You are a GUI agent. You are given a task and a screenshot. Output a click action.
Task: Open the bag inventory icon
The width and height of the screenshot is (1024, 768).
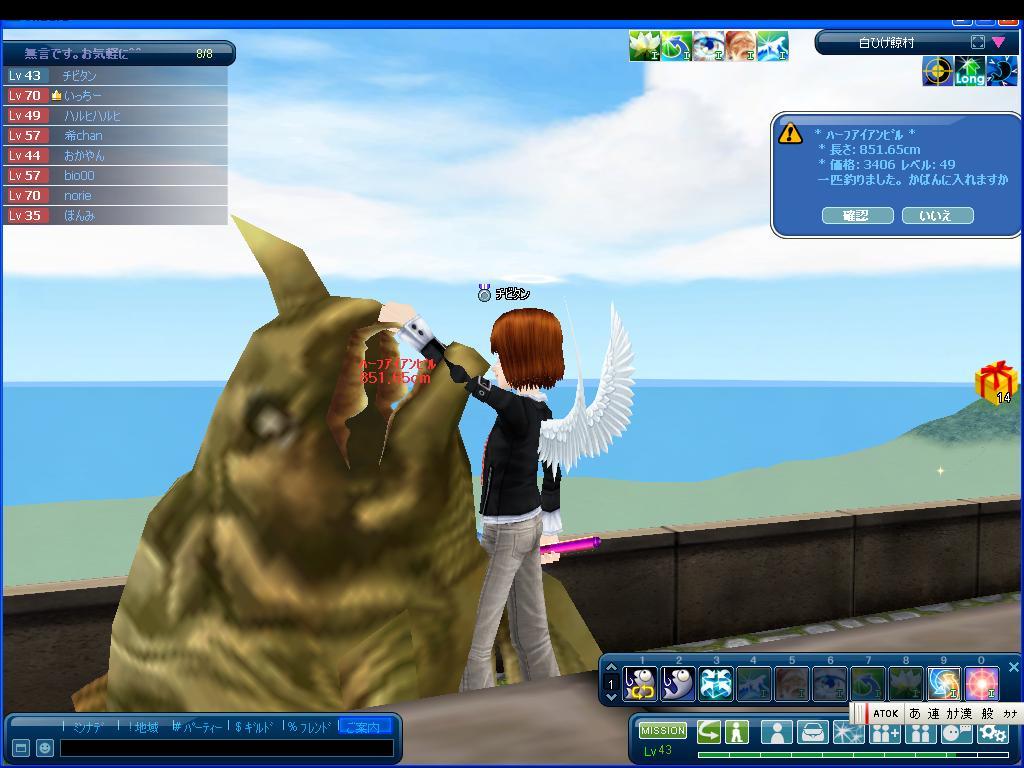coord(812,733)
